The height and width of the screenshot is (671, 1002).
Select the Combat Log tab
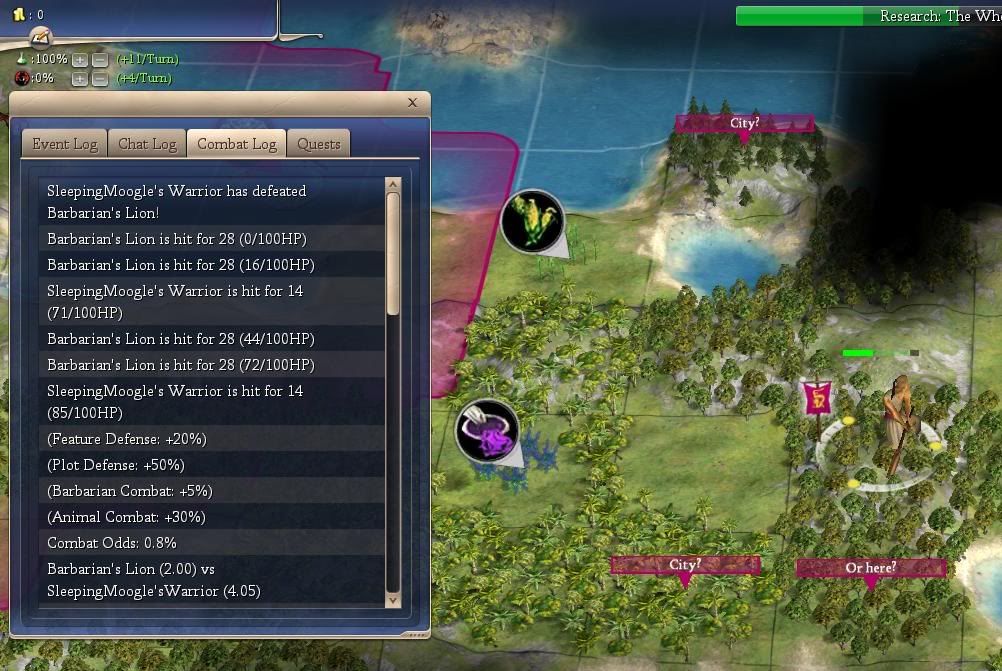(237, 144)
